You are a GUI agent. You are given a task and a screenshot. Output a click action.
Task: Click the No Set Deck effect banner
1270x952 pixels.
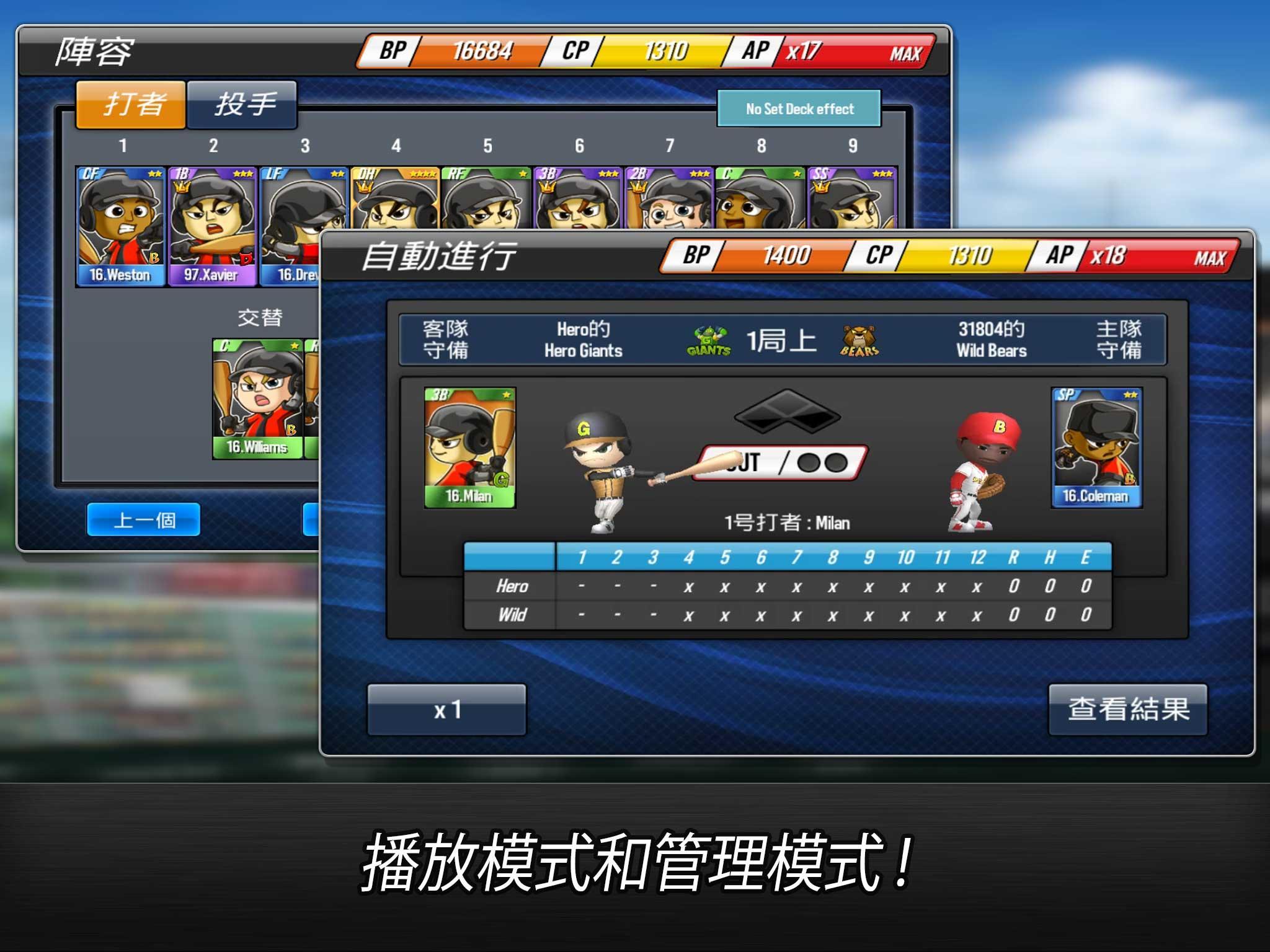click(x=799, y=108)
